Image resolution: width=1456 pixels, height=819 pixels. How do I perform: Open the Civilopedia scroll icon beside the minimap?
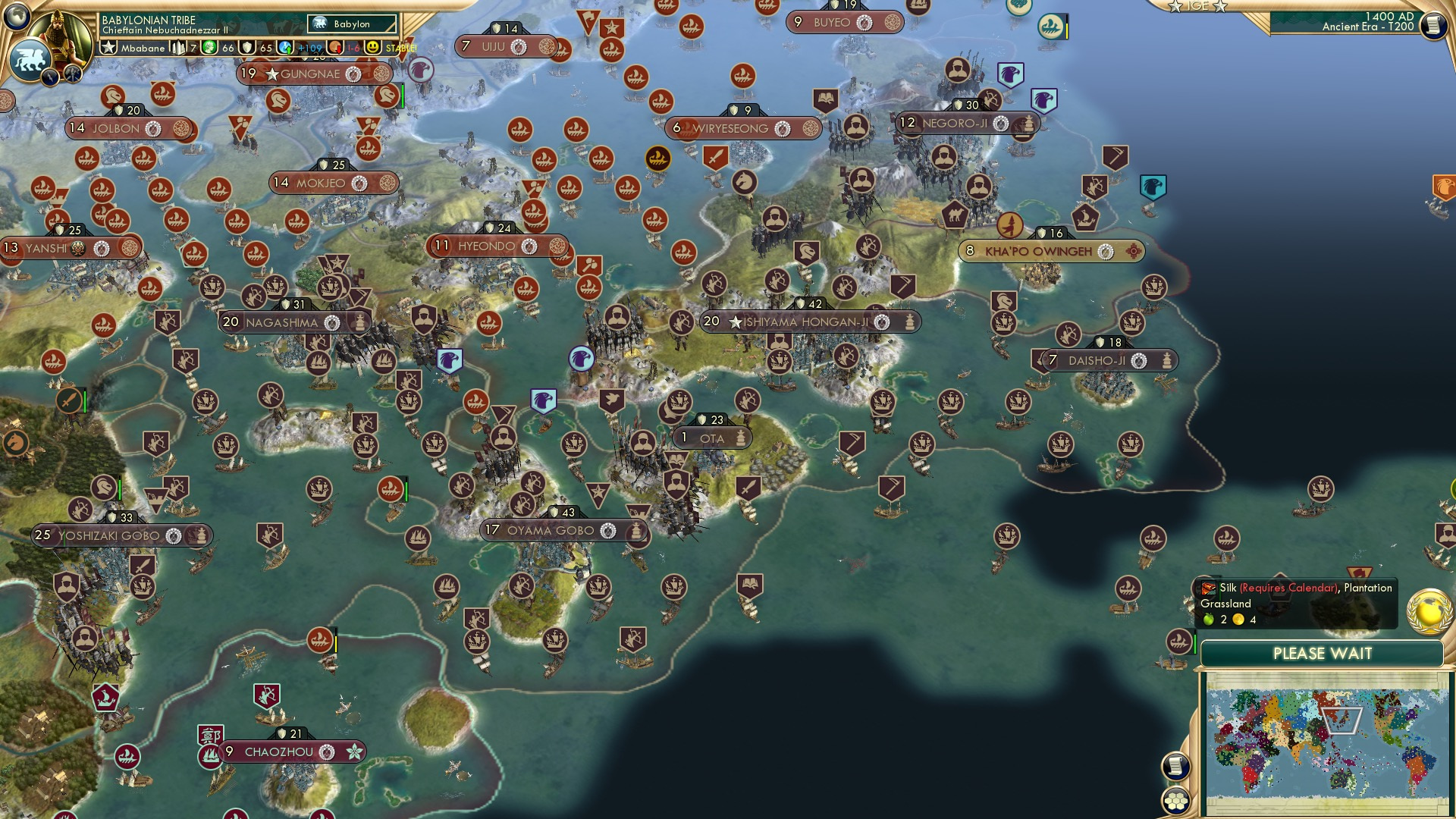tap(1178, 767)
